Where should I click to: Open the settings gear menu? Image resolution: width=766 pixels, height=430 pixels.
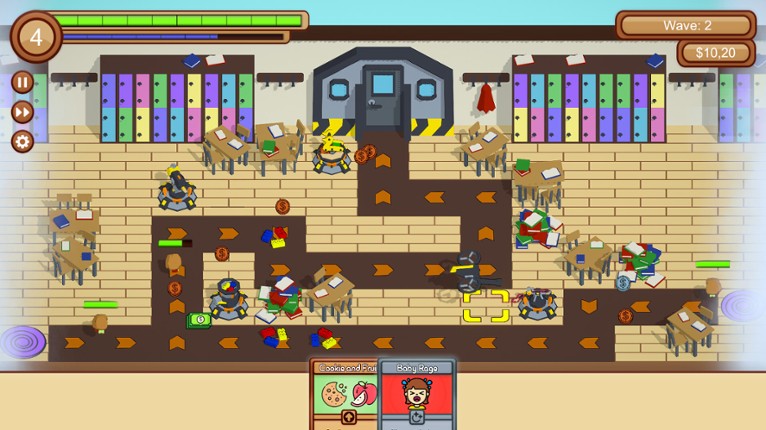coord(22,141)
